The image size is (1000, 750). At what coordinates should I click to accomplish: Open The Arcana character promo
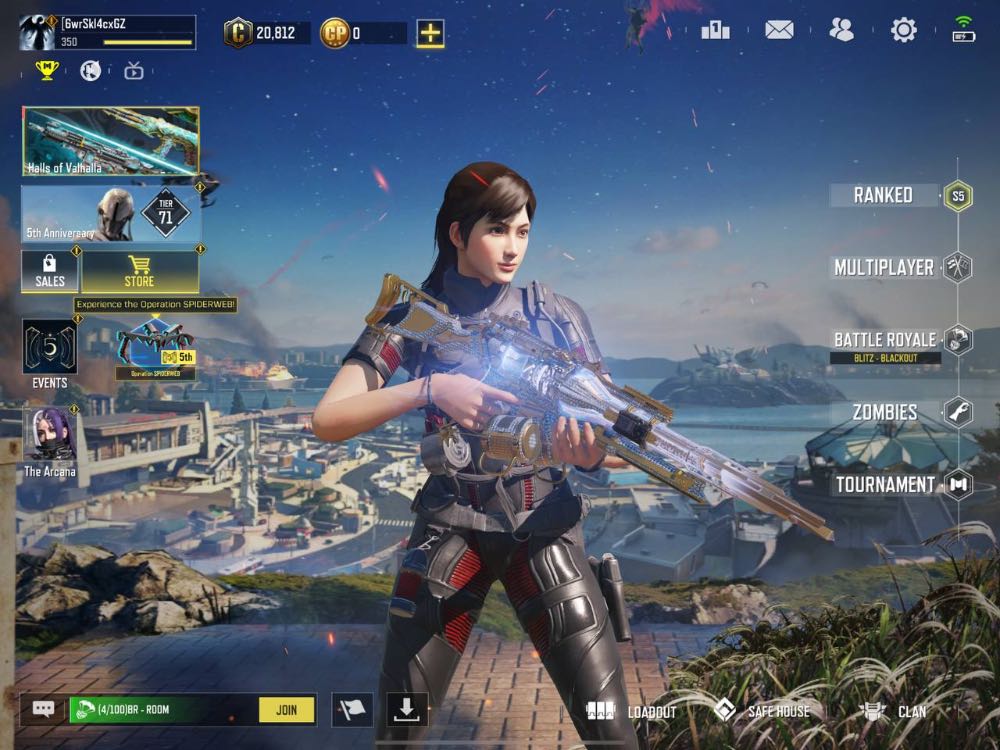pyautogui.click(x=50, y=441)
